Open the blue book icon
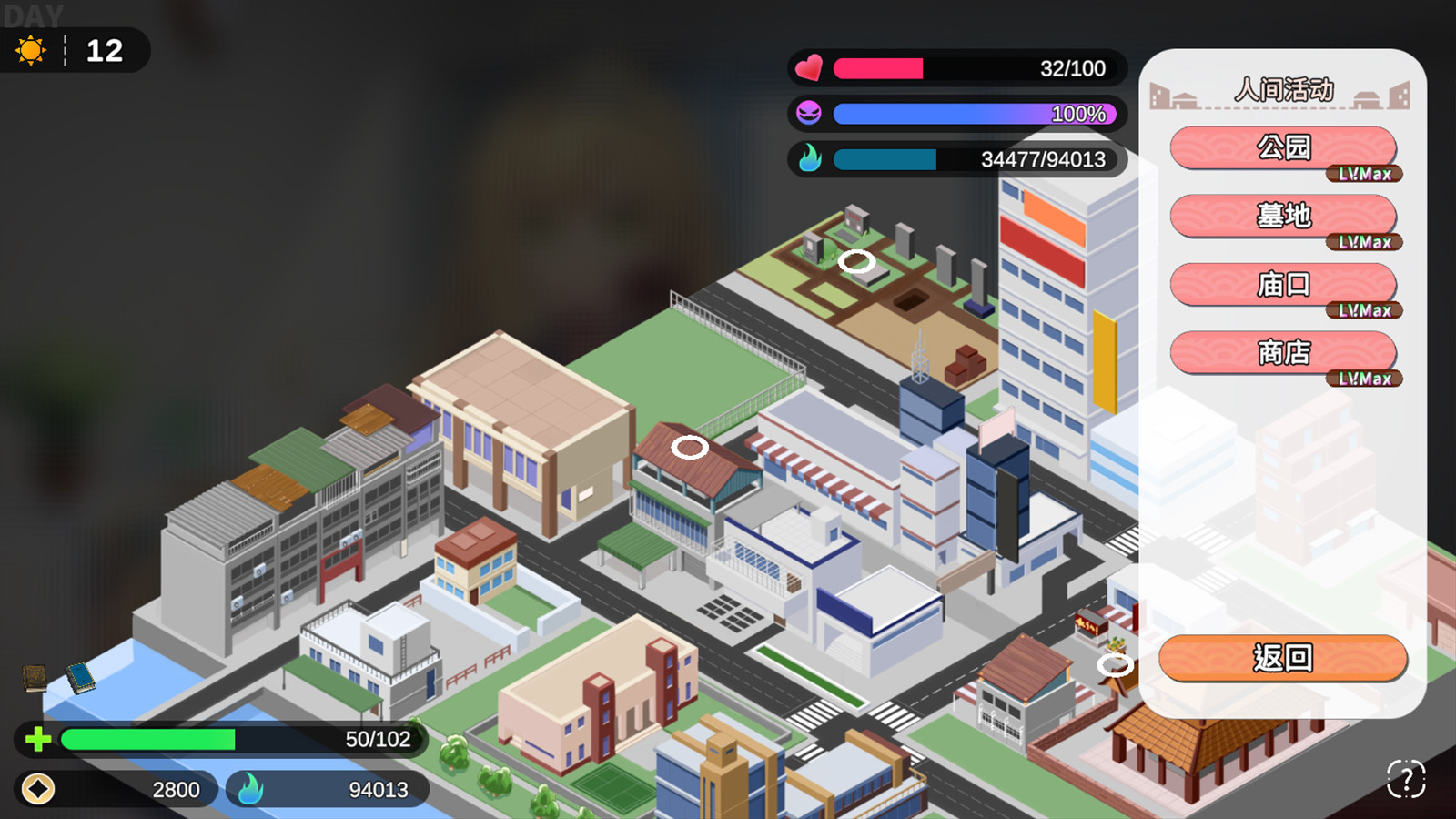The height and width of the screenshot is (819, 1456). pyautogui.click(x=83, y=676)
